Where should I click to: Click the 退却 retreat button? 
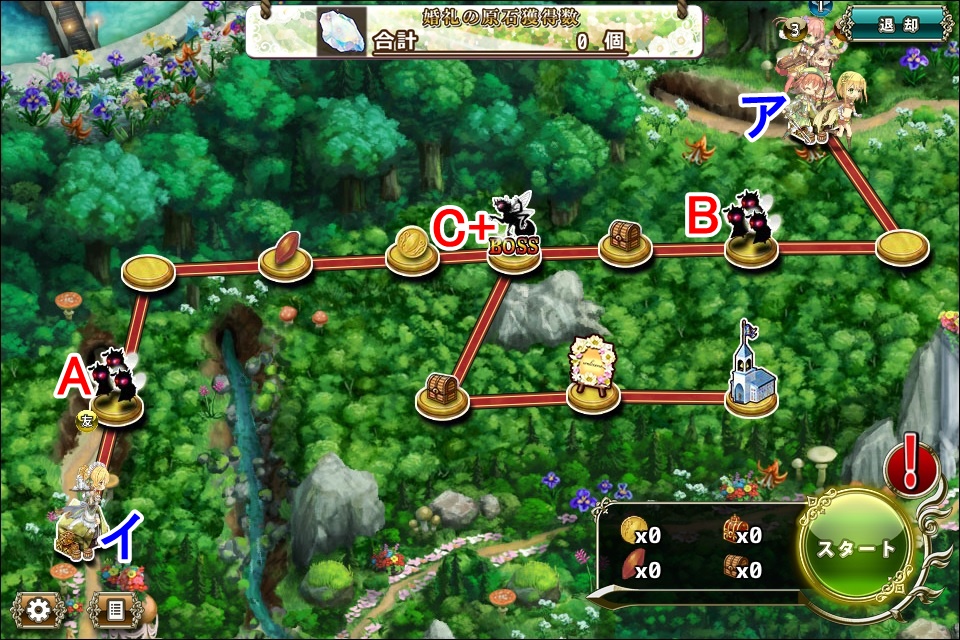pyautogui.click(x=896, y=25)
